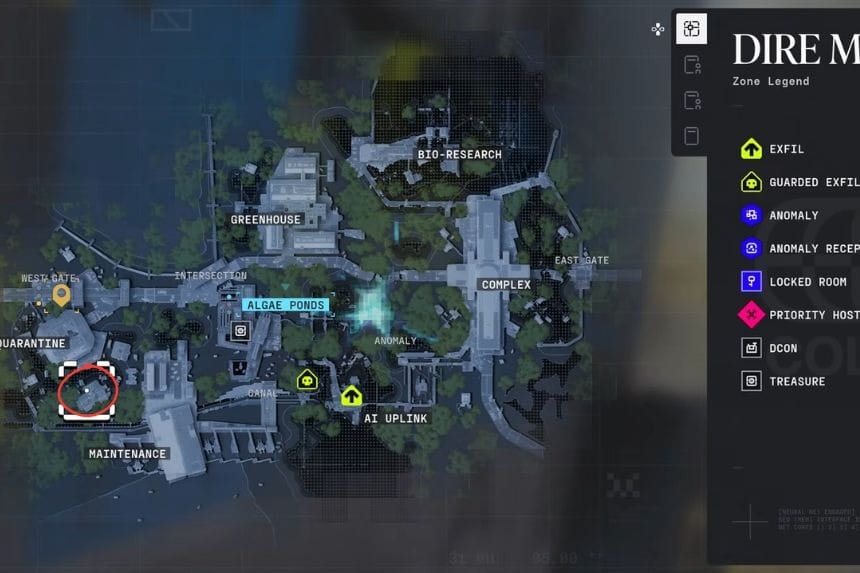Select the orange pin marker at West Gate
This screenshot has height=573, width=860.
[x=61, y=294]
